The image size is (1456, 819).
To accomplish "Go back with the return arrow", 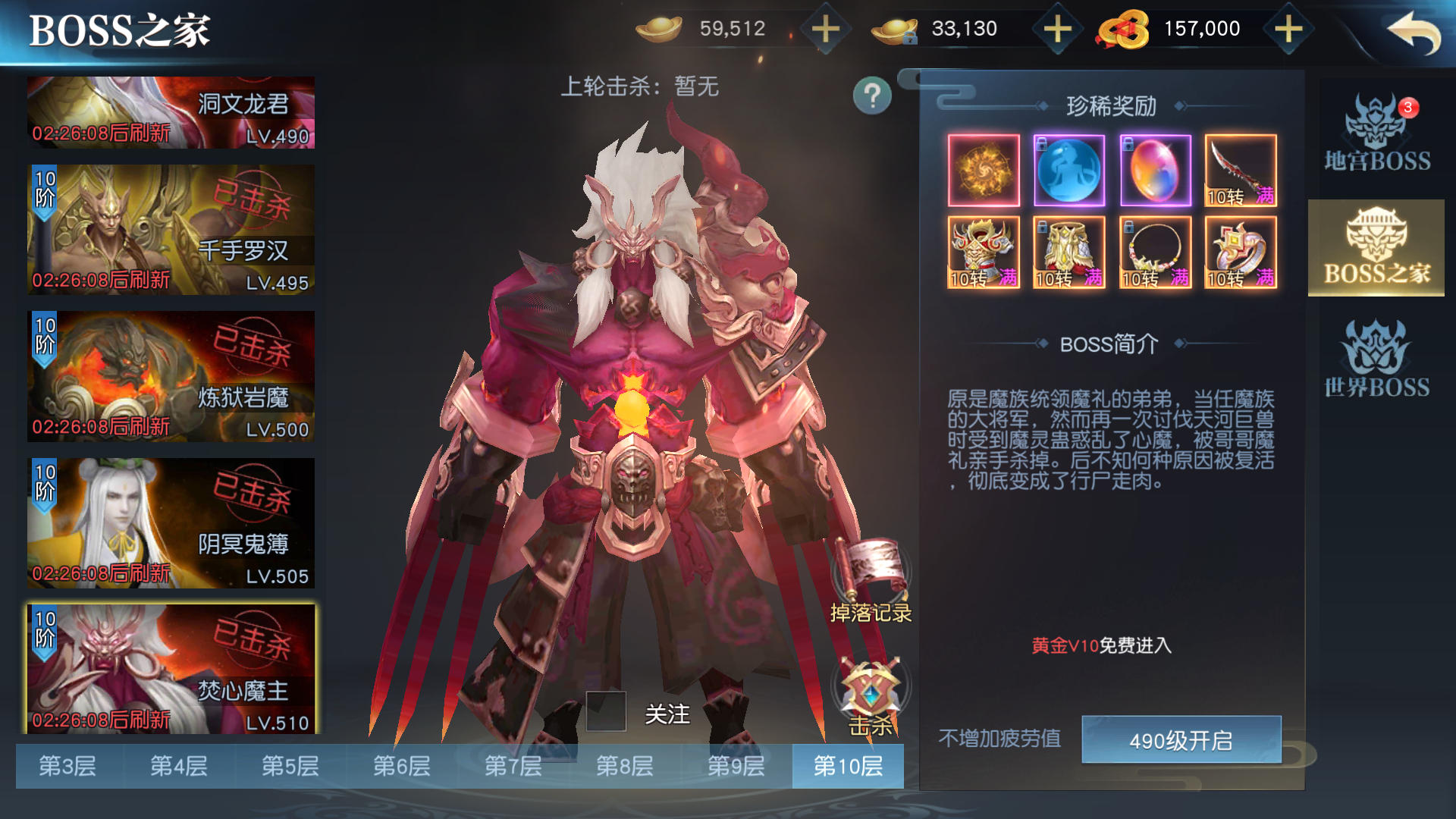I will click(x=1414, y=33).
